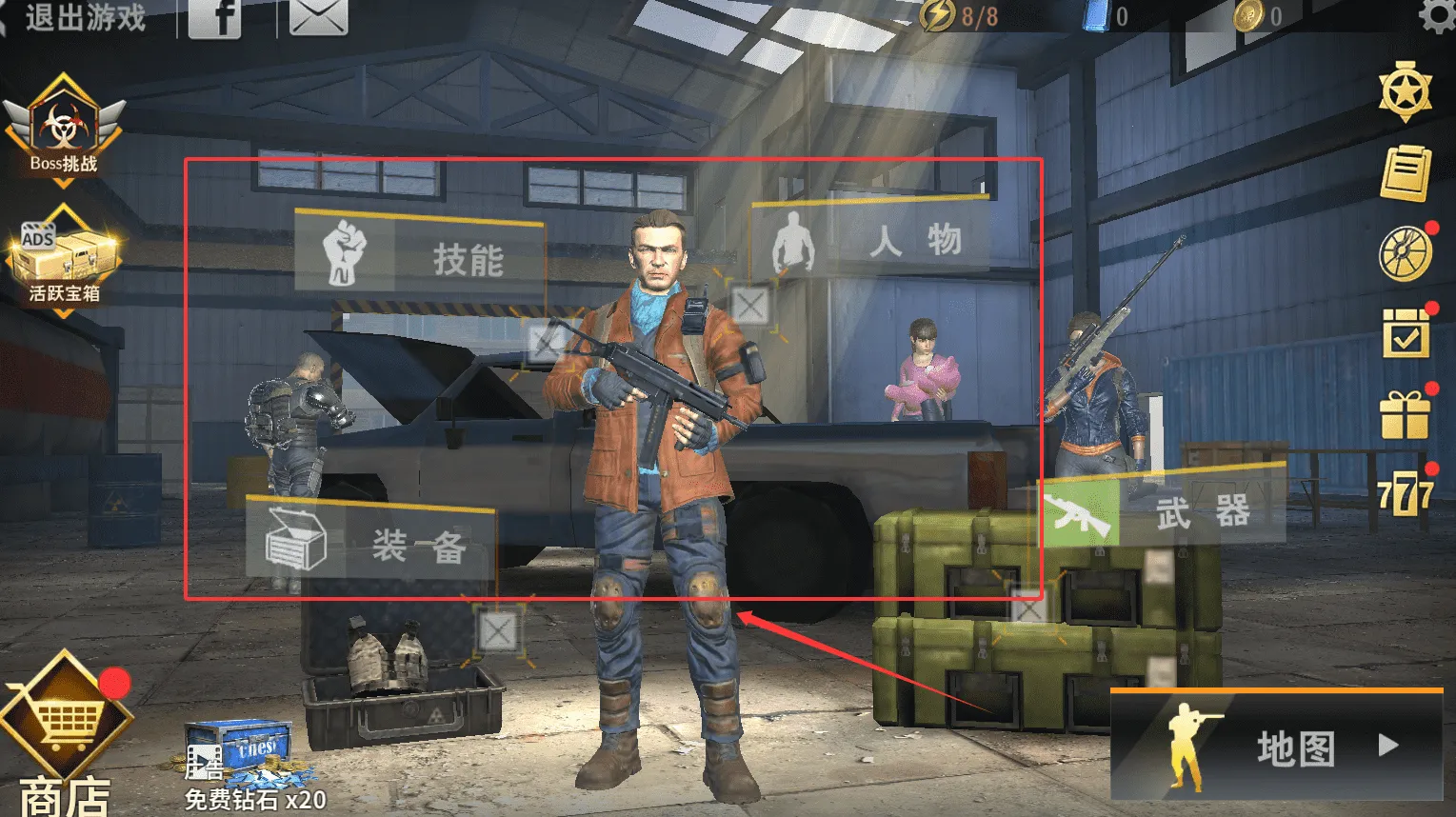The height and width of the screenshot is (817, 1456).
Task: Open the Facebook link icon
Action: point(214,17)
